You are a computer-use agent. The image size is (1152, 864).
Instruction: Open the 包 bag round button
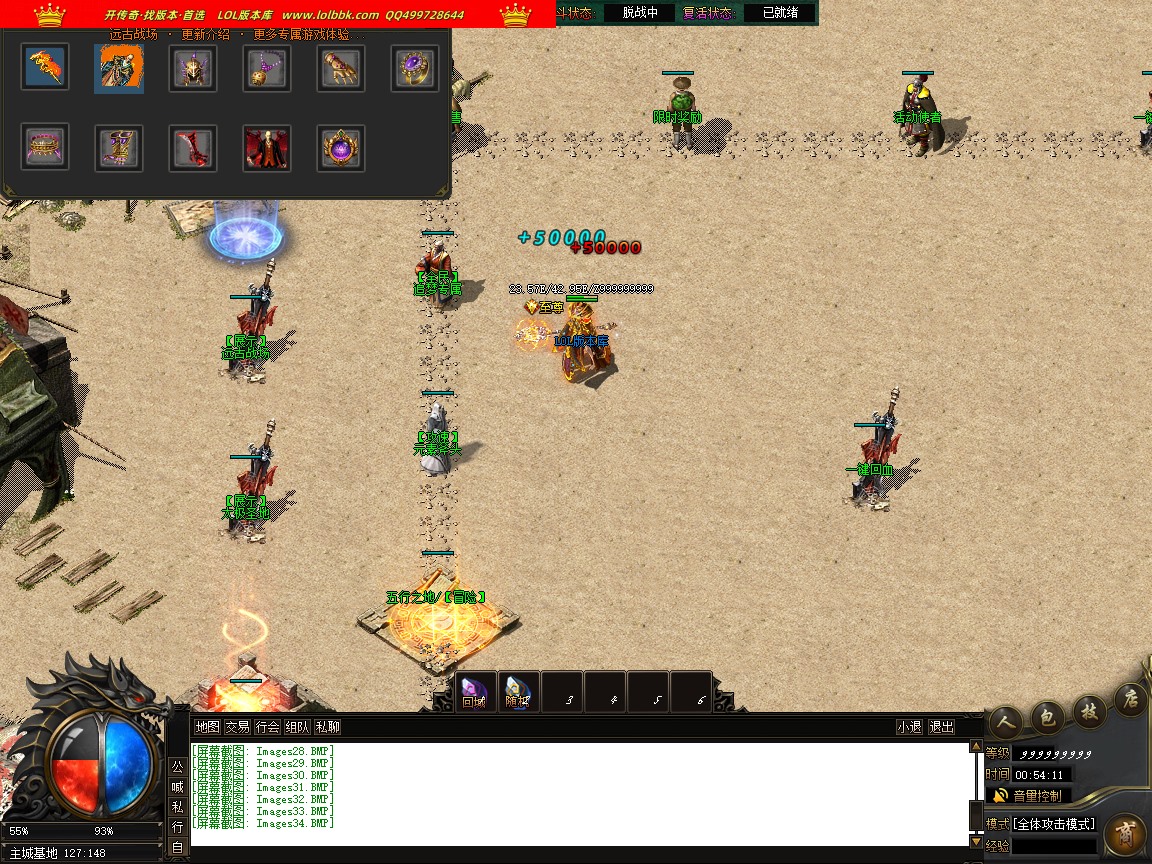pos(1047,717)
